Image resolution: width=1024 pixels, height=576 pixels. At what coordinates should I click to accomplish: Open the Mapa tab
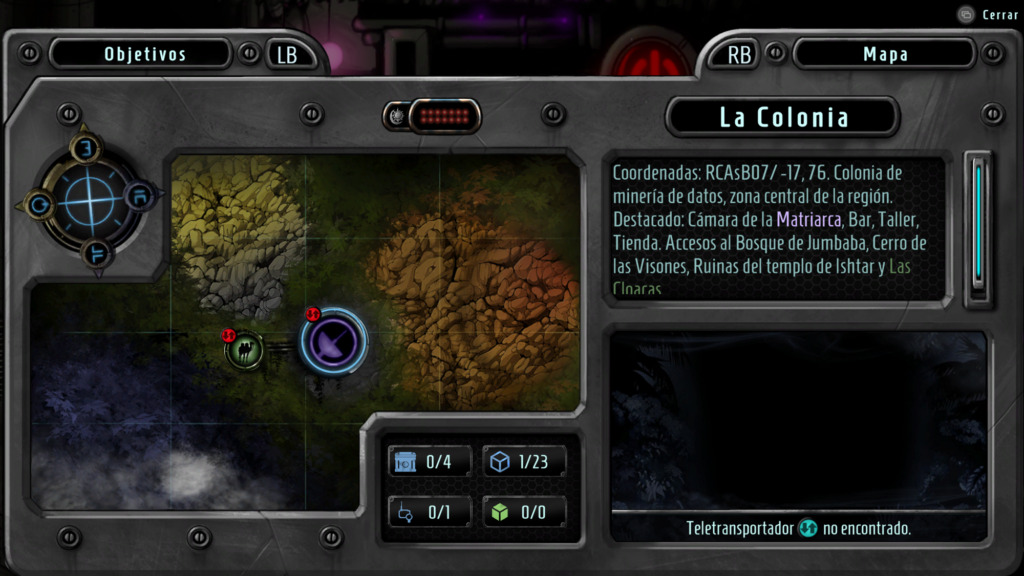(x=884, y=54)
